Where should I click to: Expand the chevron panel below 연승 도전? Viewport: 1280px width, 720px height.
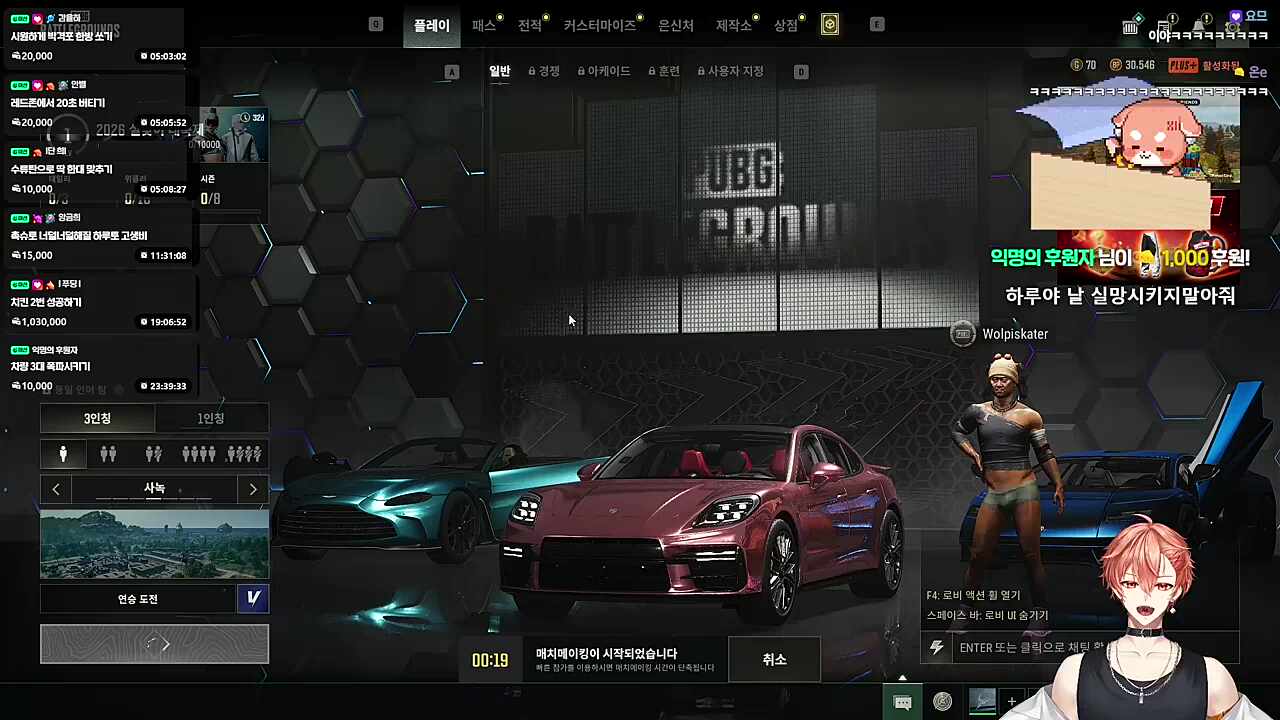(x=154, y=644)
